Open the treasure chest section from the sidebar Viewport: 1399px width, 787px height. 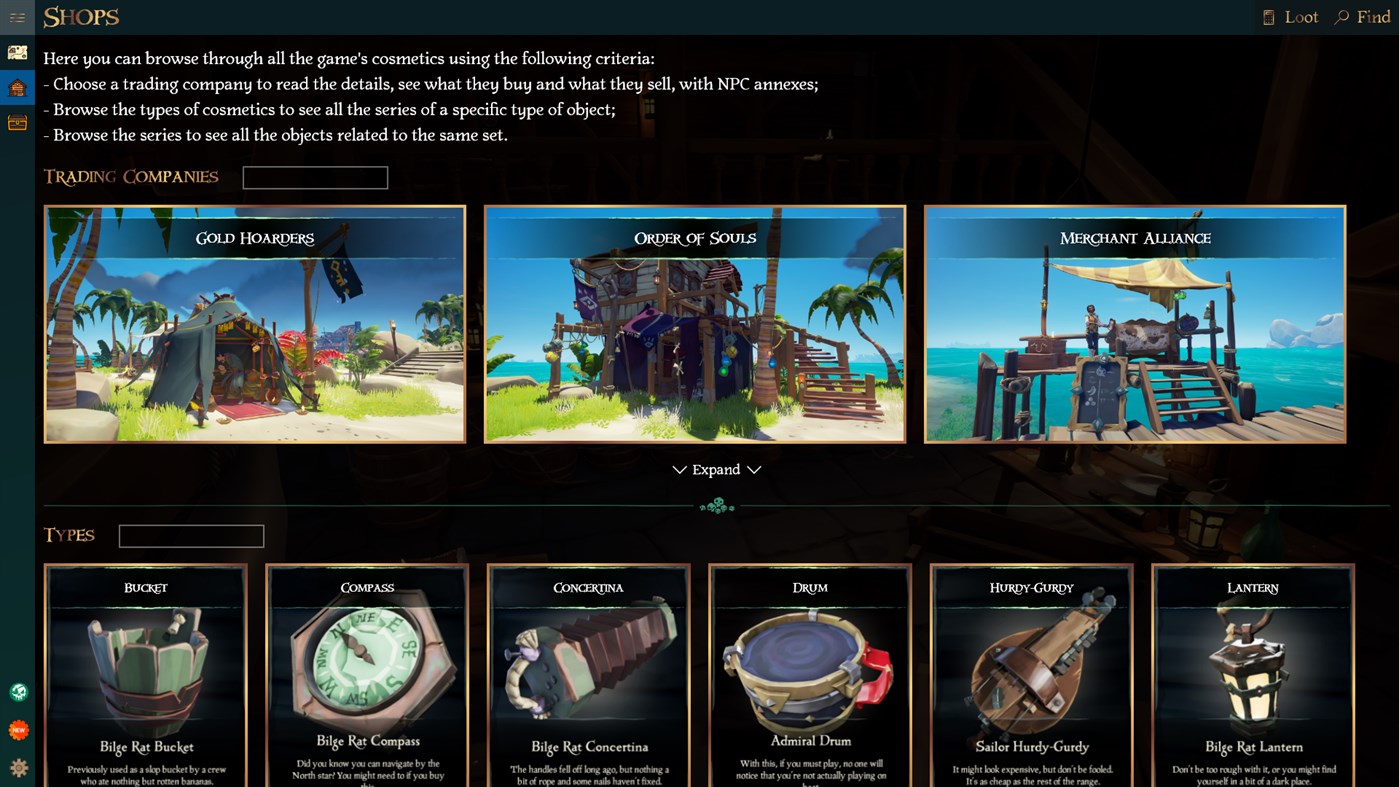(x=16, y=122)
